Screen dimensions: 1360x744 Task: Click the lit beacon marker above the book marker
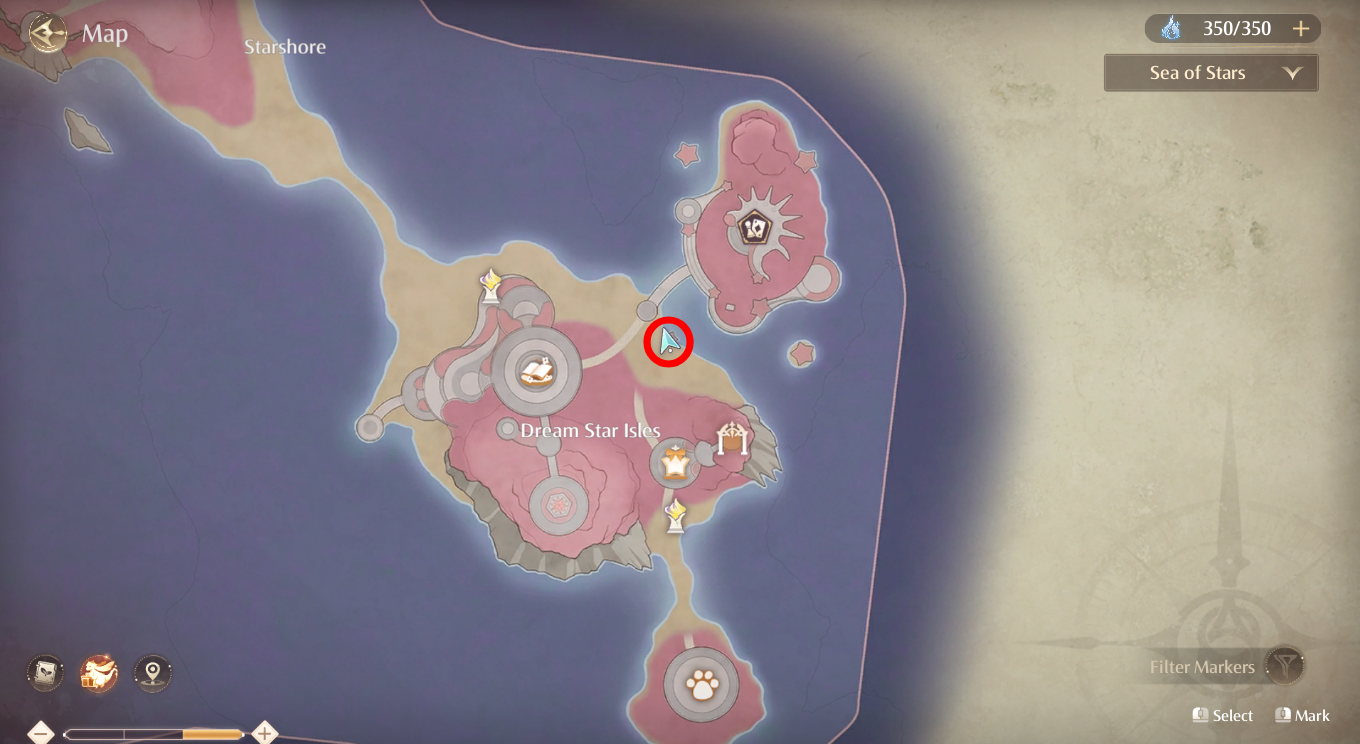coord(492,283)
